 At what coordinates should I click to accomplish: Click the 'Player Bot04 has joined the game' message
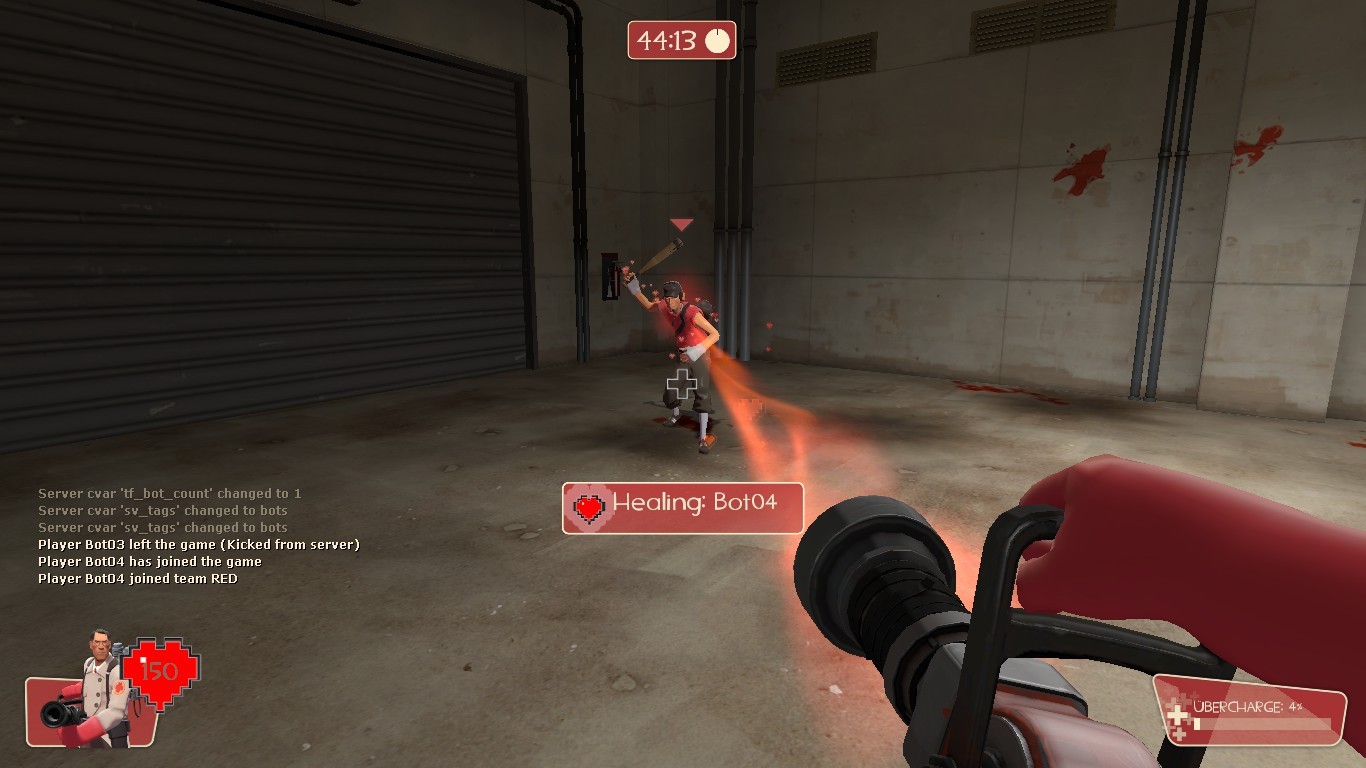coord(150,561)
